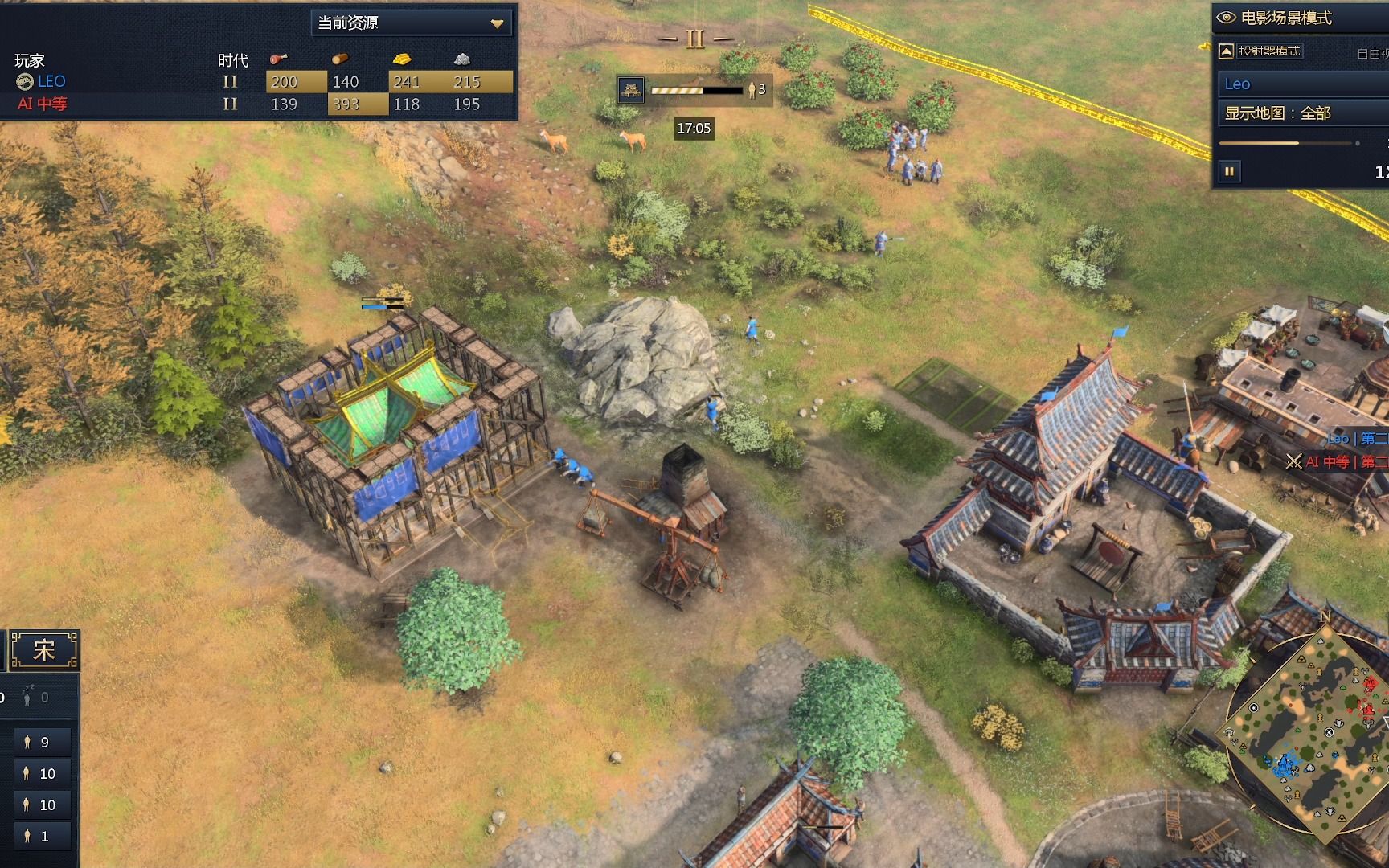Select the AI 中等 player row
1389x868 pixels.
pyautogui.click(x=42, y=104)
